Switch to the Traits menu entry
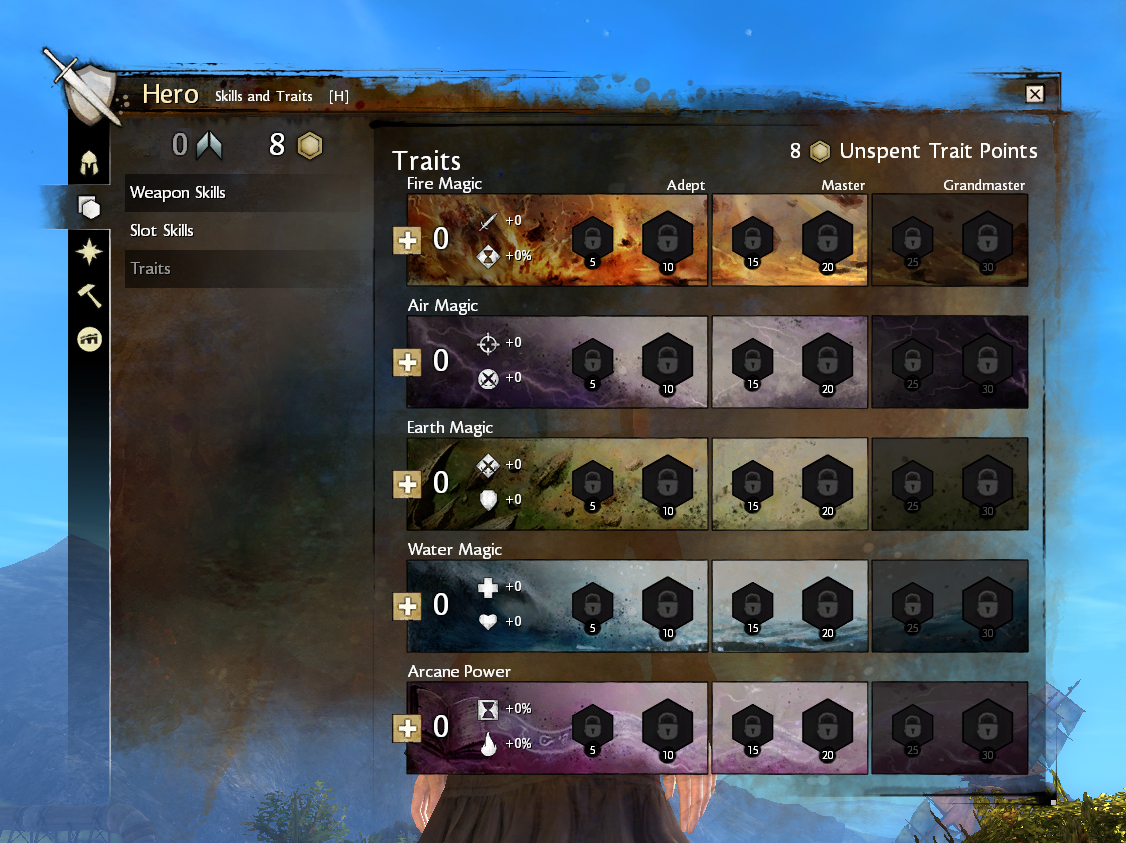The height and width of the screenshot is (843, 1126). (x=150, y=268)
